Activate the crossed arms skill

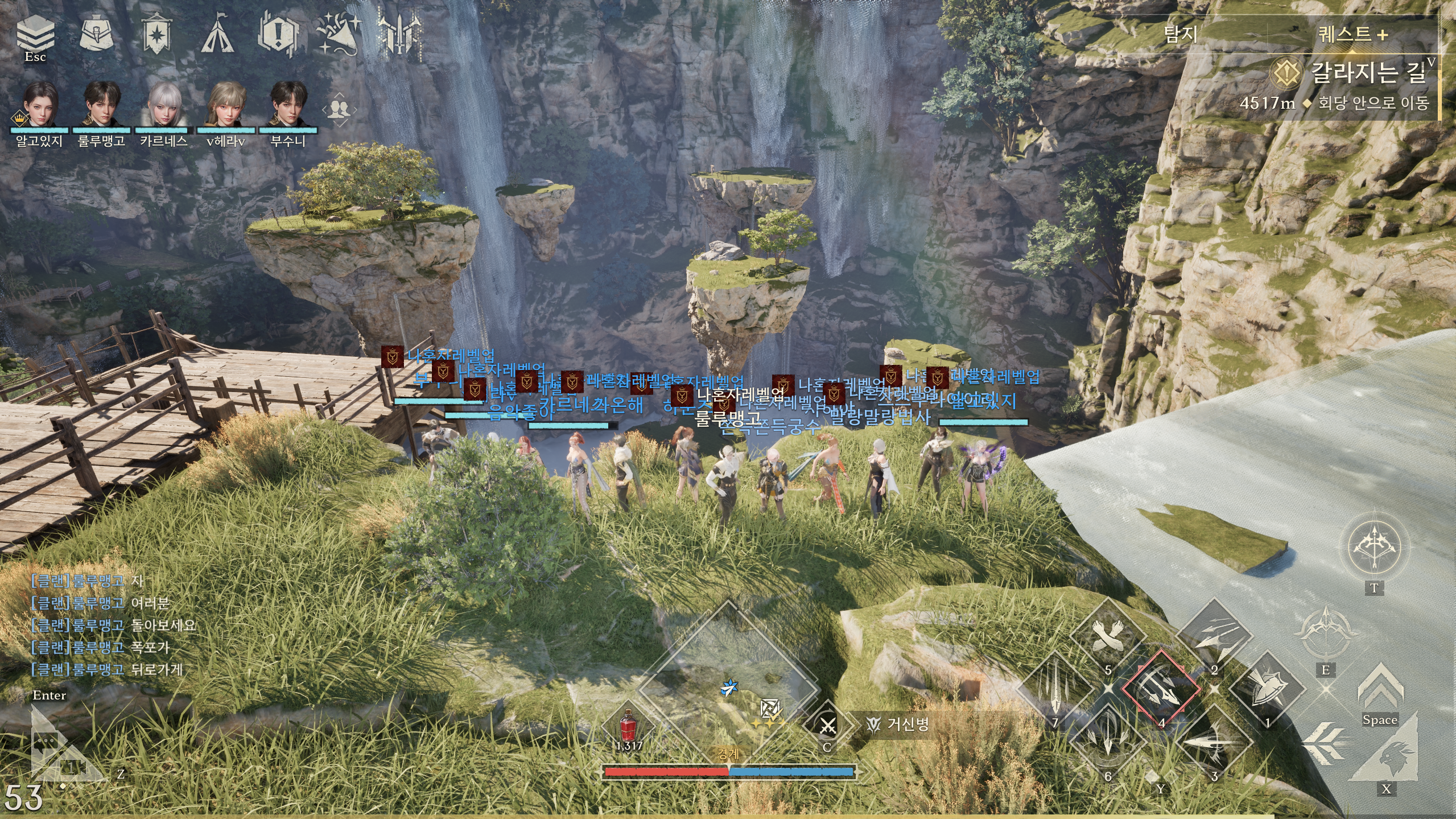(1107, 637)
